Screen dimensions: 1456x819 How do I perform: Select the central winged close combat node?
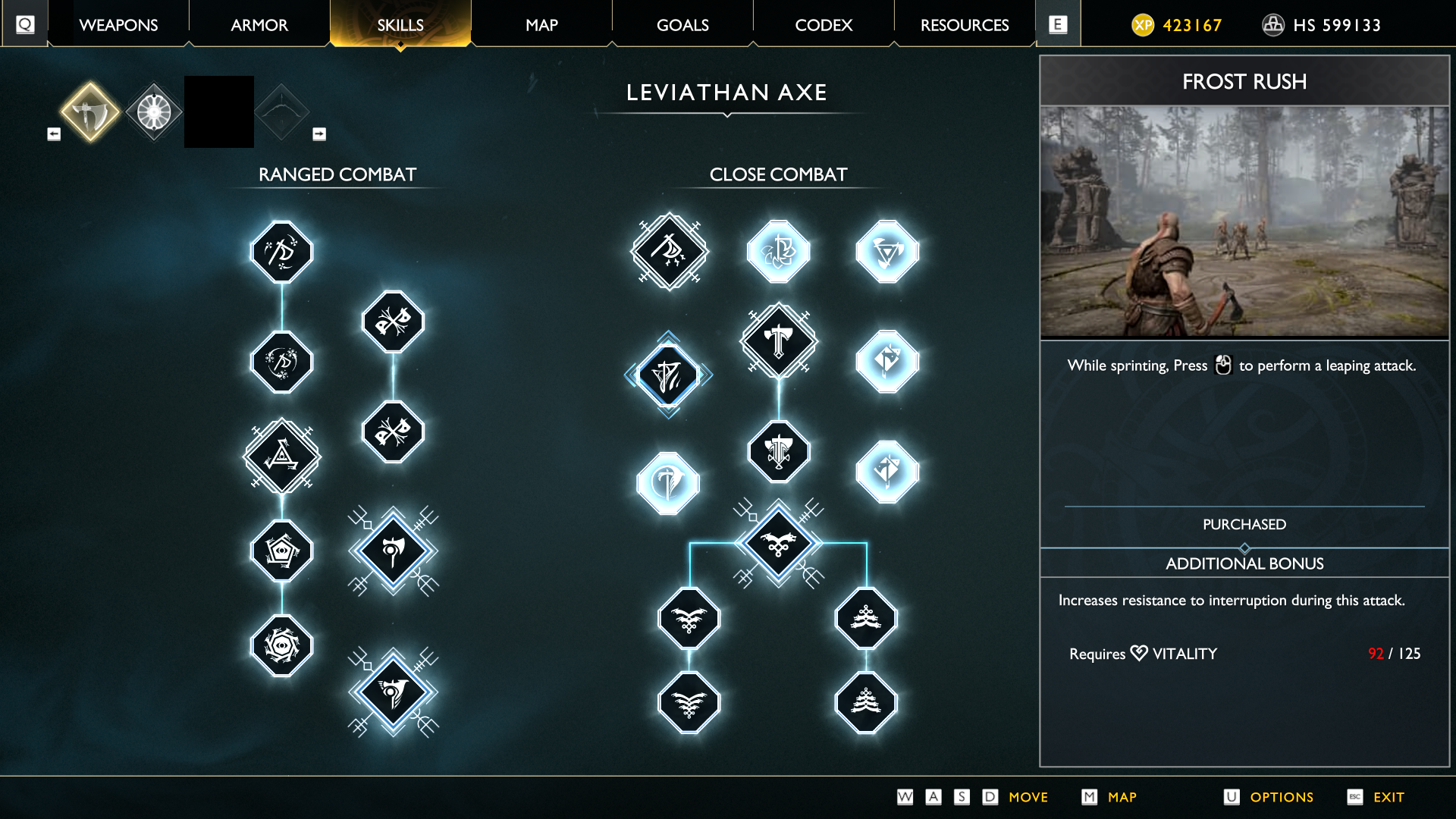tap(779, 543)
